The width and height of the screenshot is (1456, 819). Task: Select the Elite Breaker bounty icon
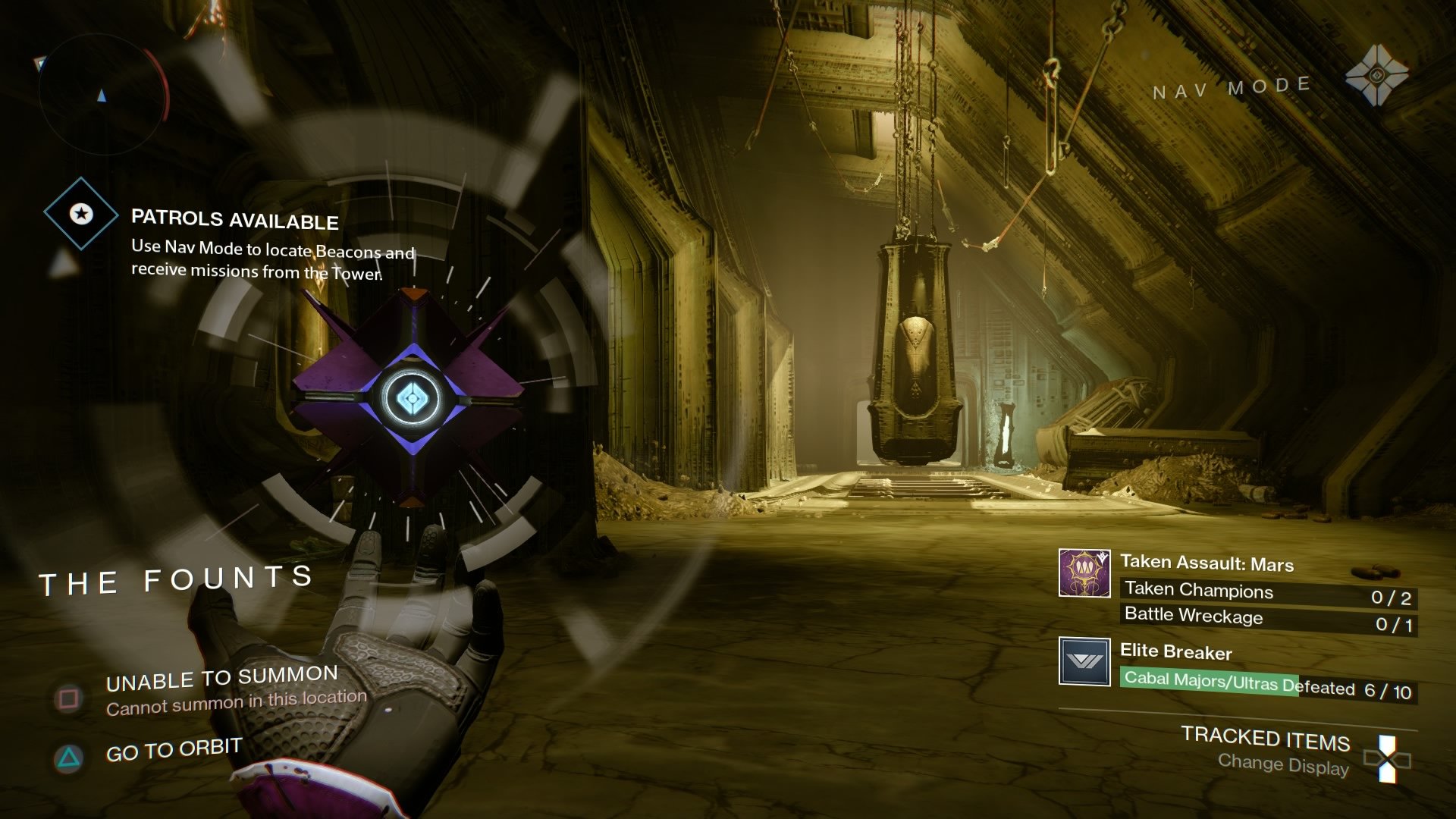1084,661
